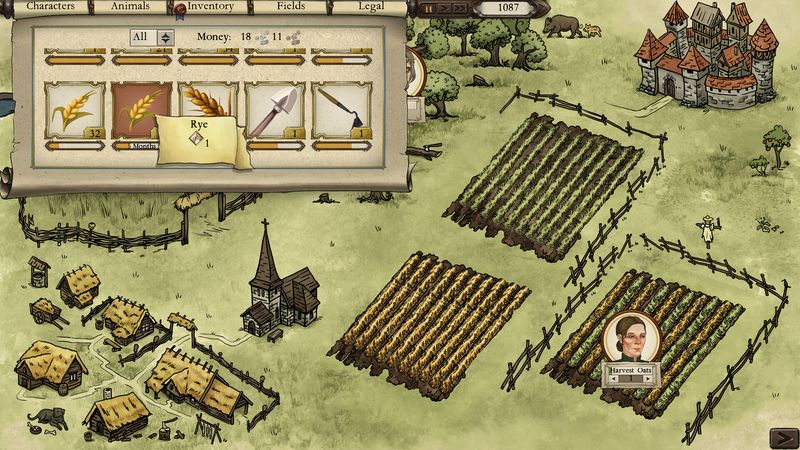Set game speed to normal play
This screenshot has width=800, height=450.
445,8
